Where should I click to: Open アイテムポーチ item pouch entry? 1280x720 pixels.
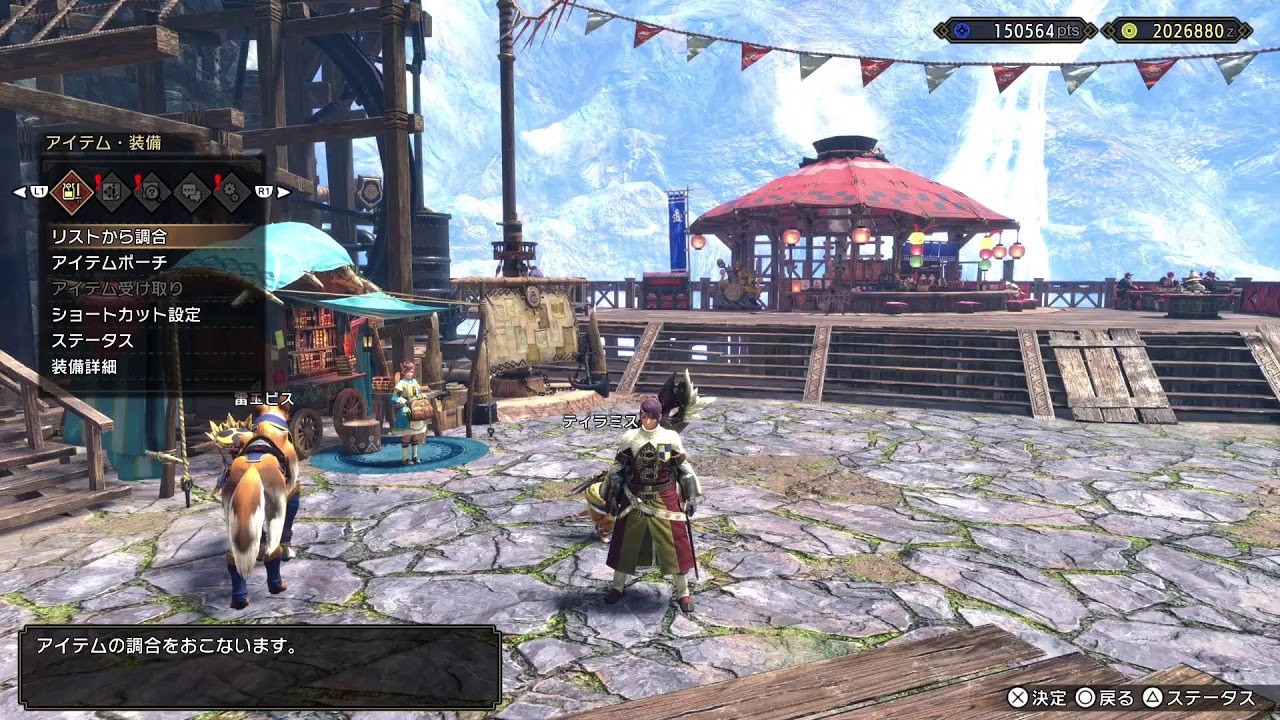110,263
